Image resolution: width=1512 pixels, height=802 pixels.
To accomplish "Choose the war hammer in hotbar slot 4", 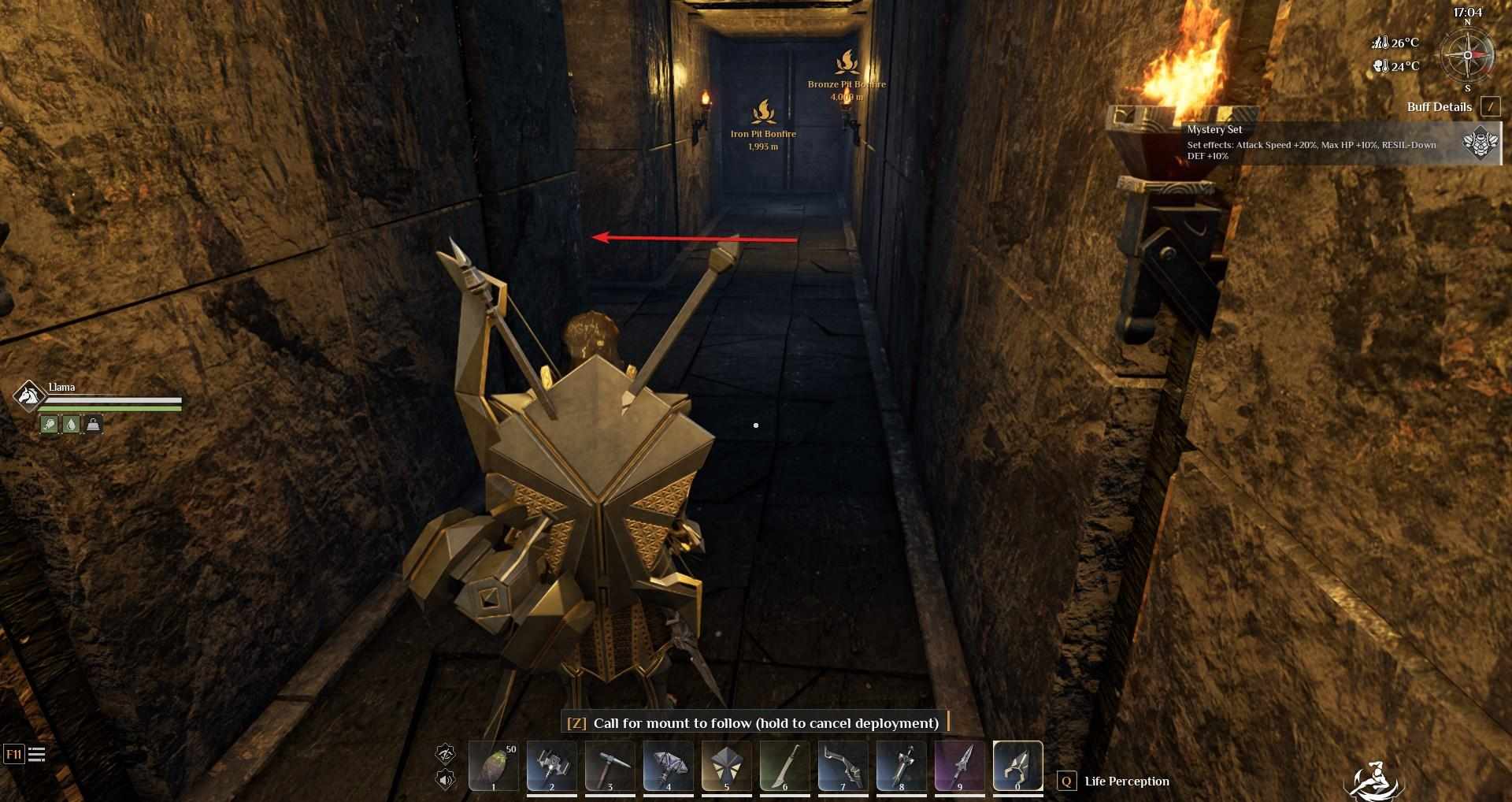I will 669,766.
